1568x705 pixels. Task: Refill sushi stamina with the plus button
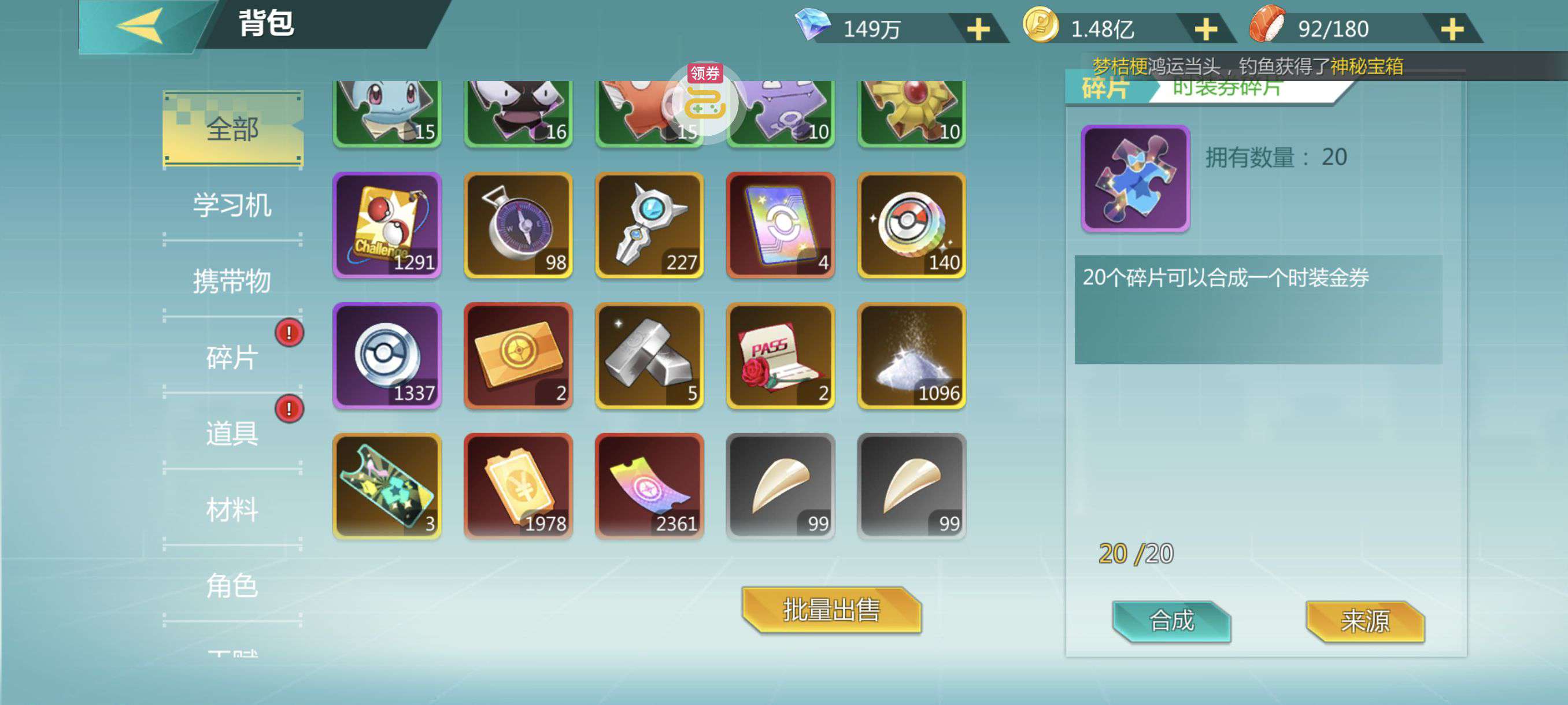click(1452, 29)
